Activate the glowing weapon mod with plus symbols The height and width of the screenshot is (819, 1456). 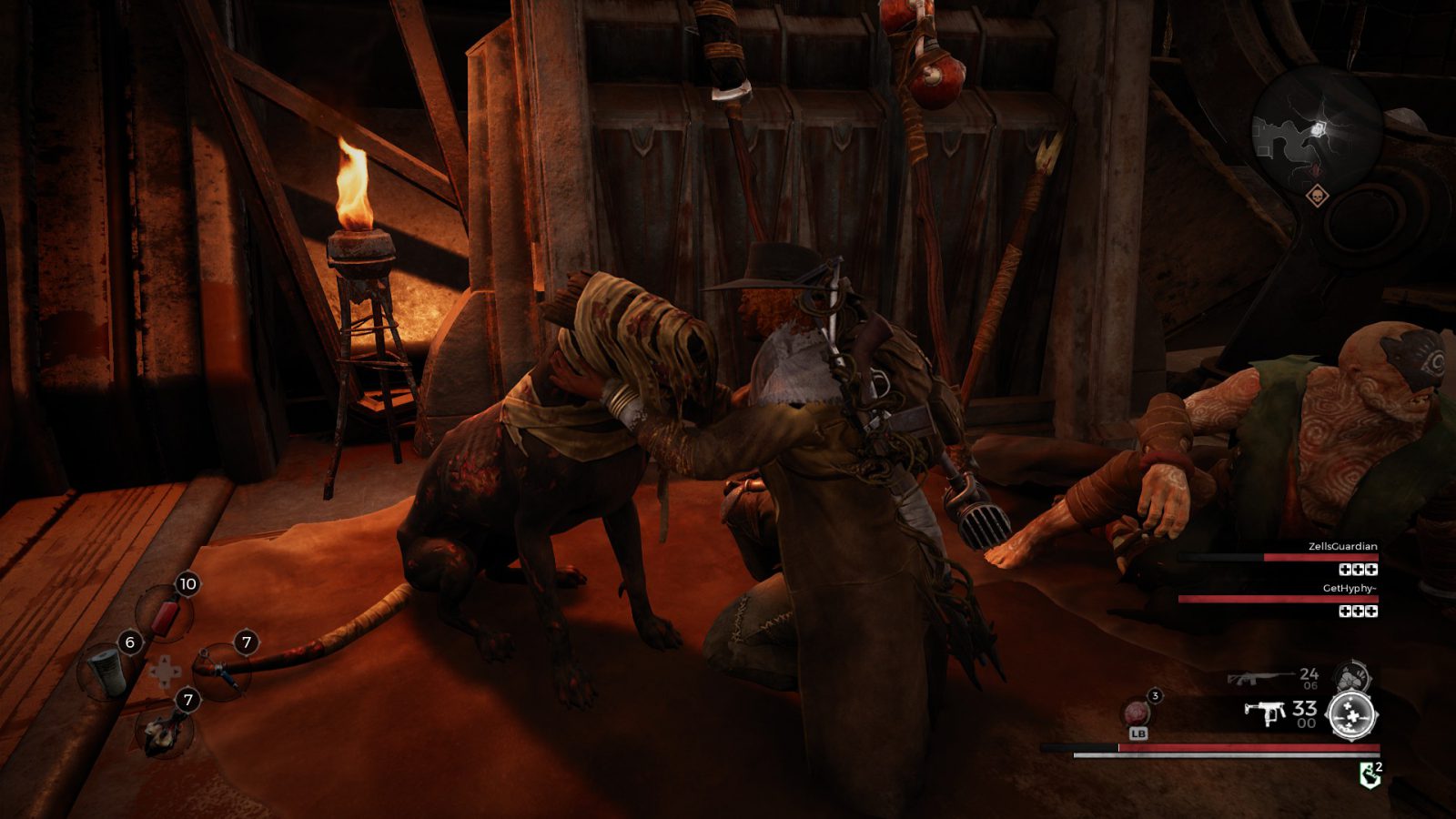pyautogui.click(x=1351, y=714)
